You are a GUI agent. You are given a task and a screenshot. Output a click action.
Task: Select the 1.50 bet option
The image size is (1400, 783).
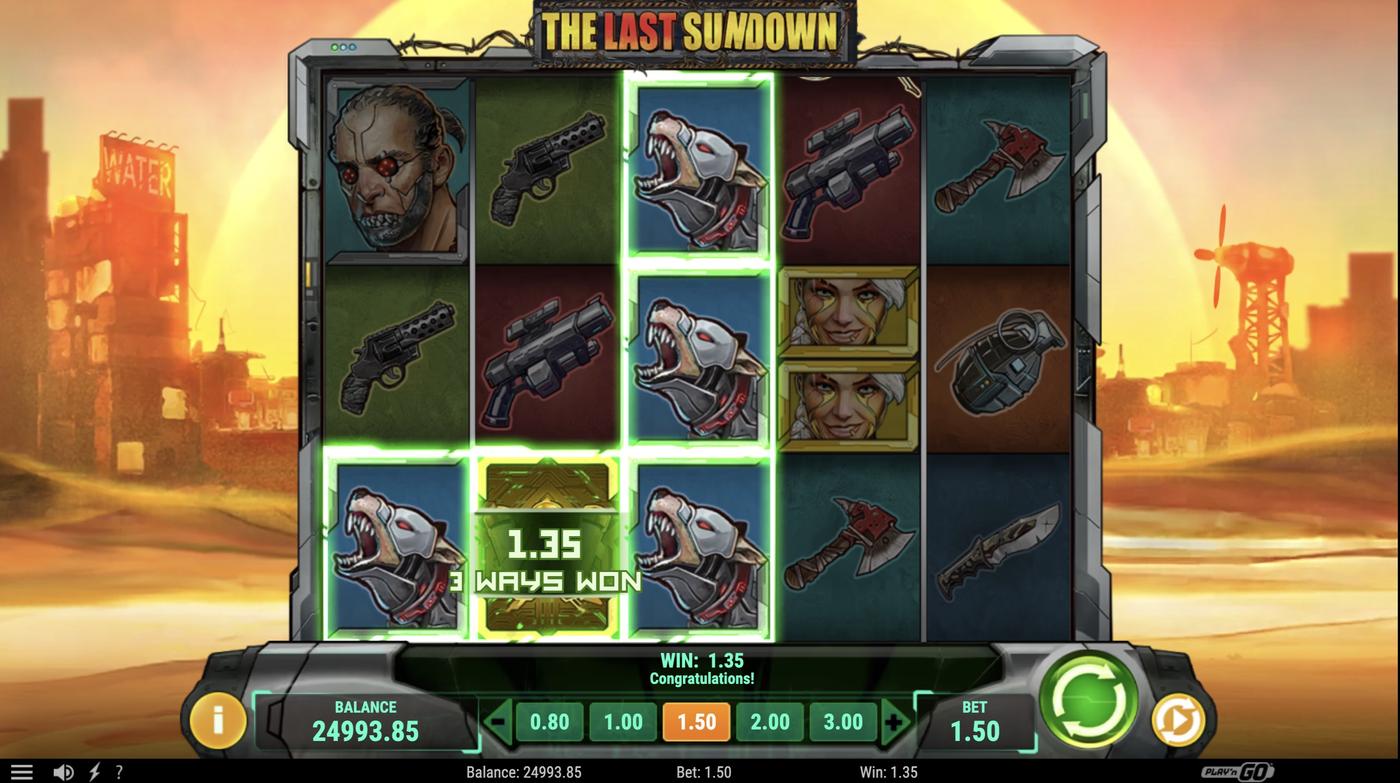[x=696, y=719]
